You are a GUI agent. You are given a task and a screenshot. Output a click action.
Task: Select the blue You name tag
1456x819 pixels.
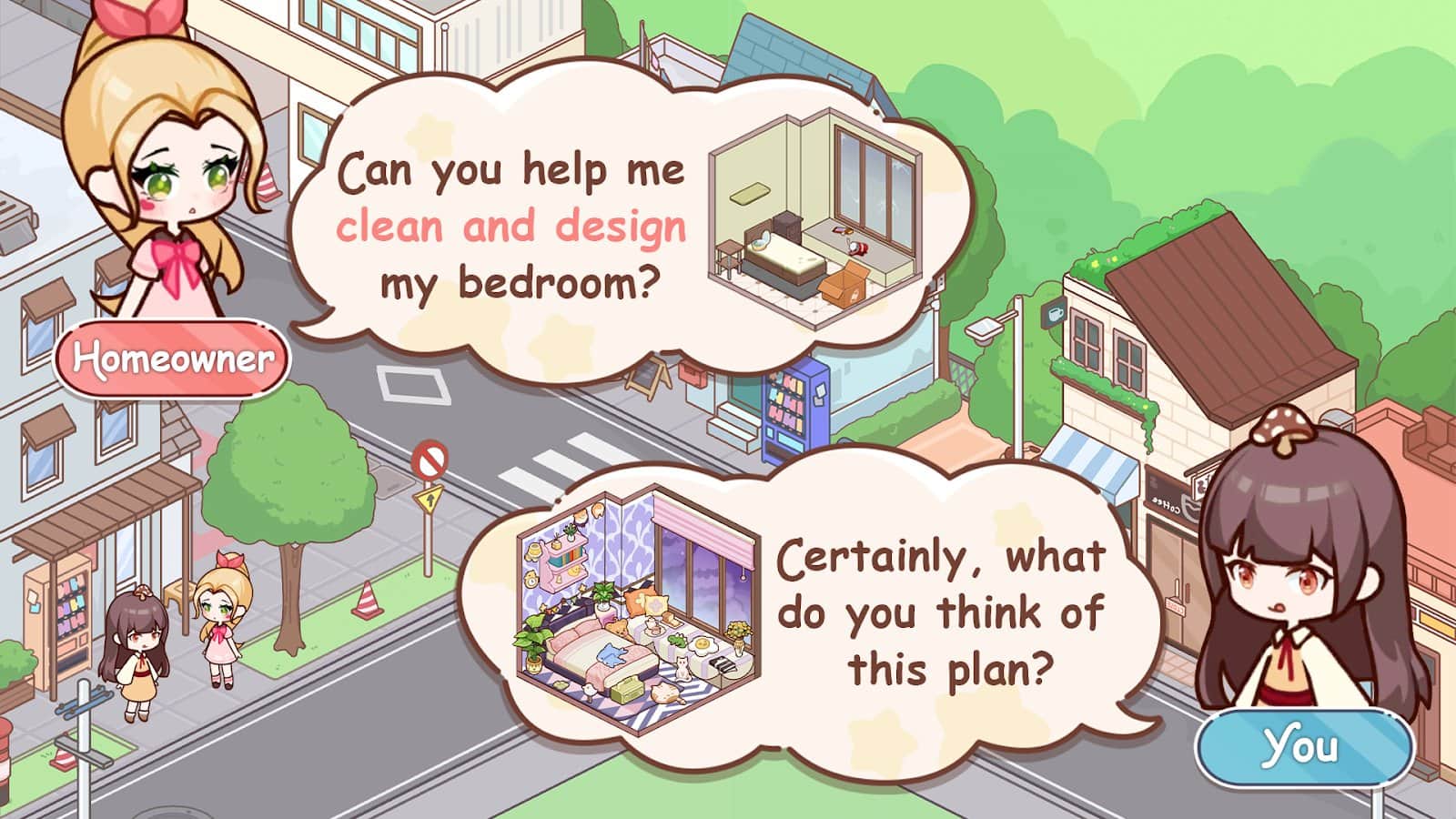pos(1303,747)
